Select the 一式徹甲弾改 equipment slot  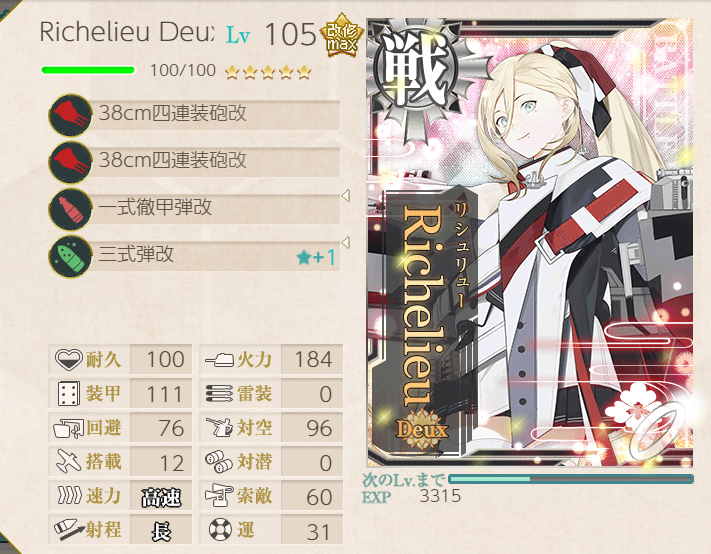[195, 209]
